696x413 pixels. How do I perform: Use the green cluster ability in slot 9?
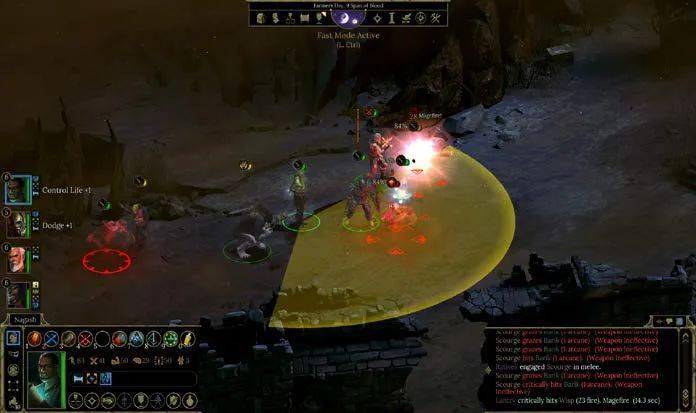[170, 339]
